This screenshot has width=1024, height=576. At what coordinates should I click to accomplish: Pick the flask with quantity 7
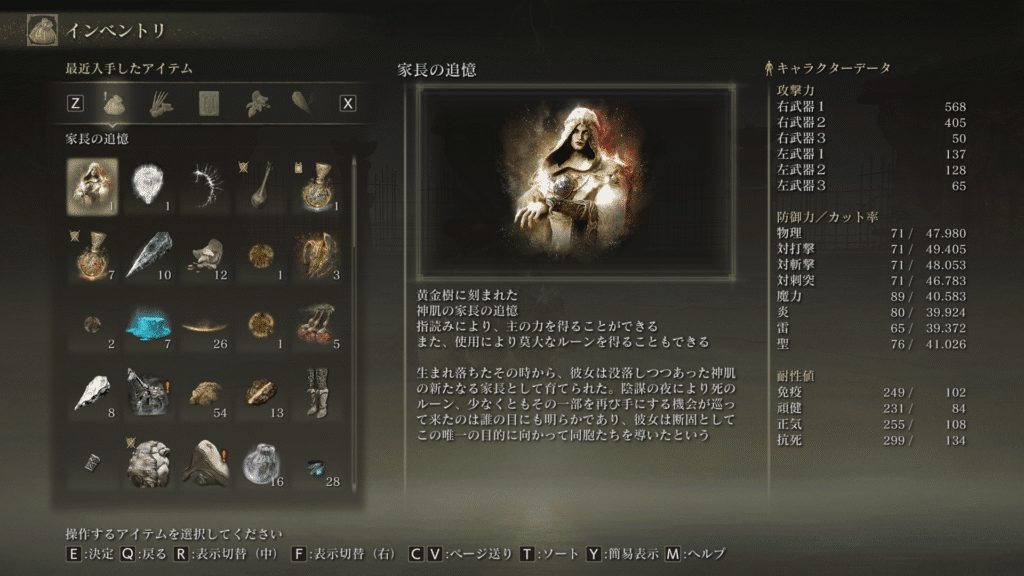(x=92, y=255)
